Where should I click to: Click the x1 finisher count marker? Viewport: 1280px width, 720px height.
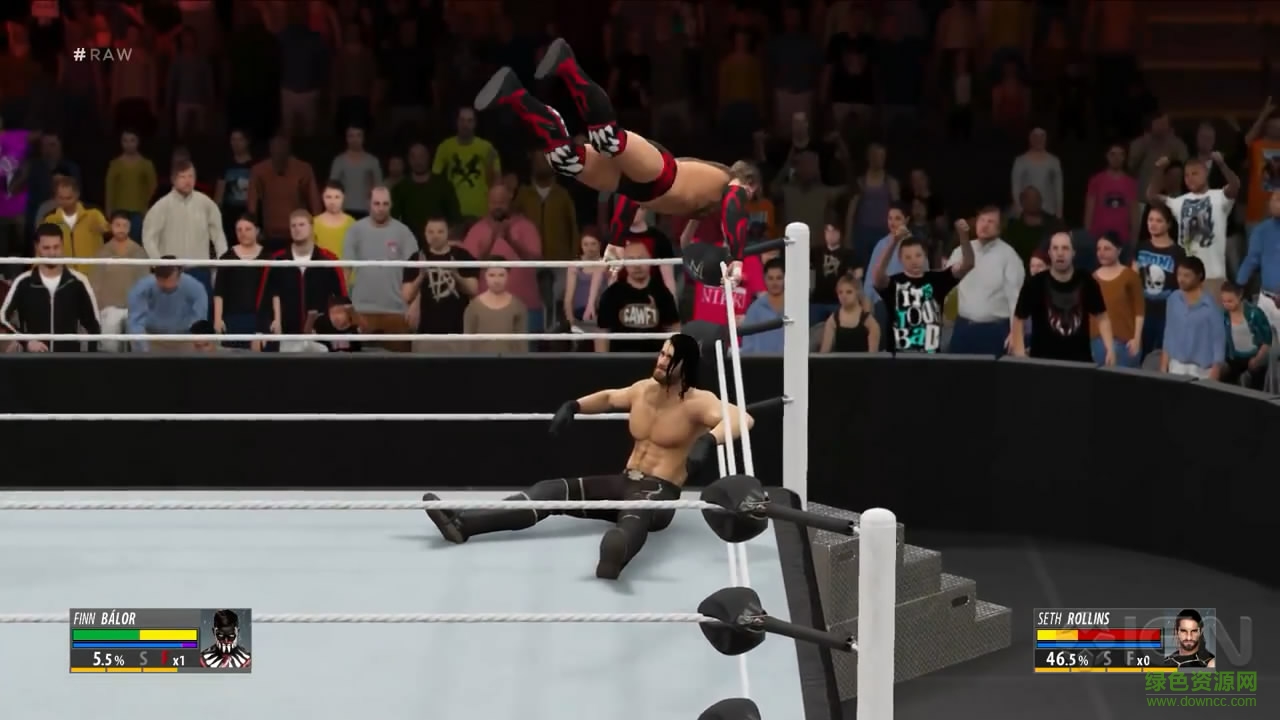179,660
